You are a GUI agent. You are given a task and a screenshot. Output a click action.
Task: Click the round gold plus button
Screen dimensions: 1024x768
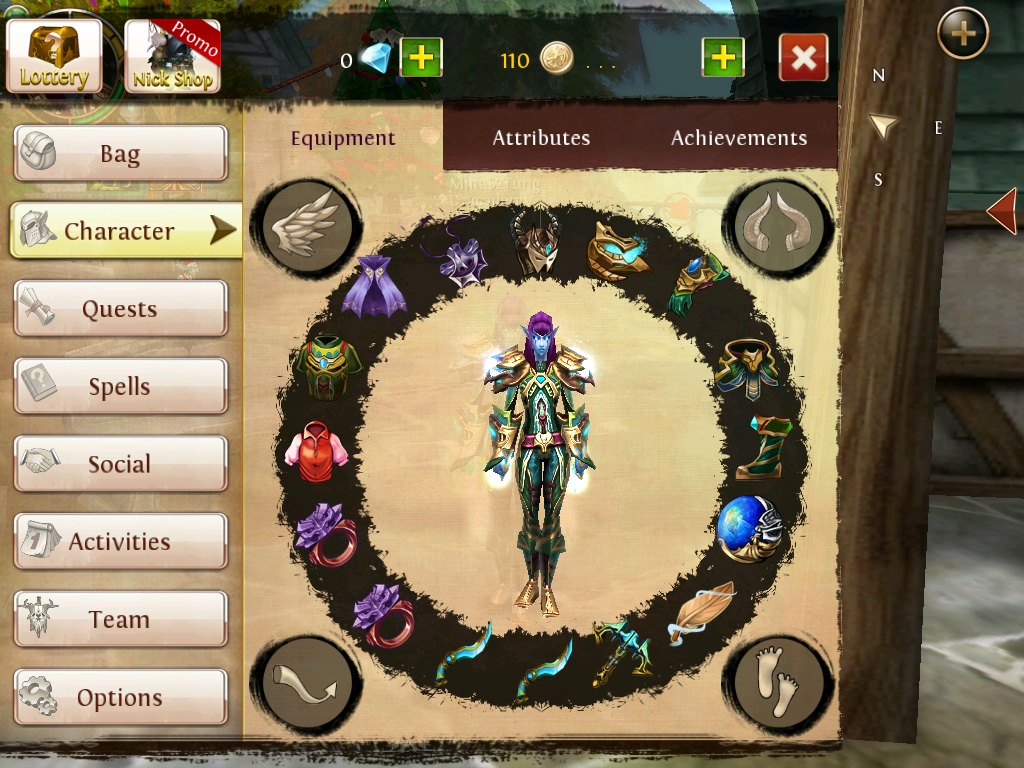click(962, 34)
